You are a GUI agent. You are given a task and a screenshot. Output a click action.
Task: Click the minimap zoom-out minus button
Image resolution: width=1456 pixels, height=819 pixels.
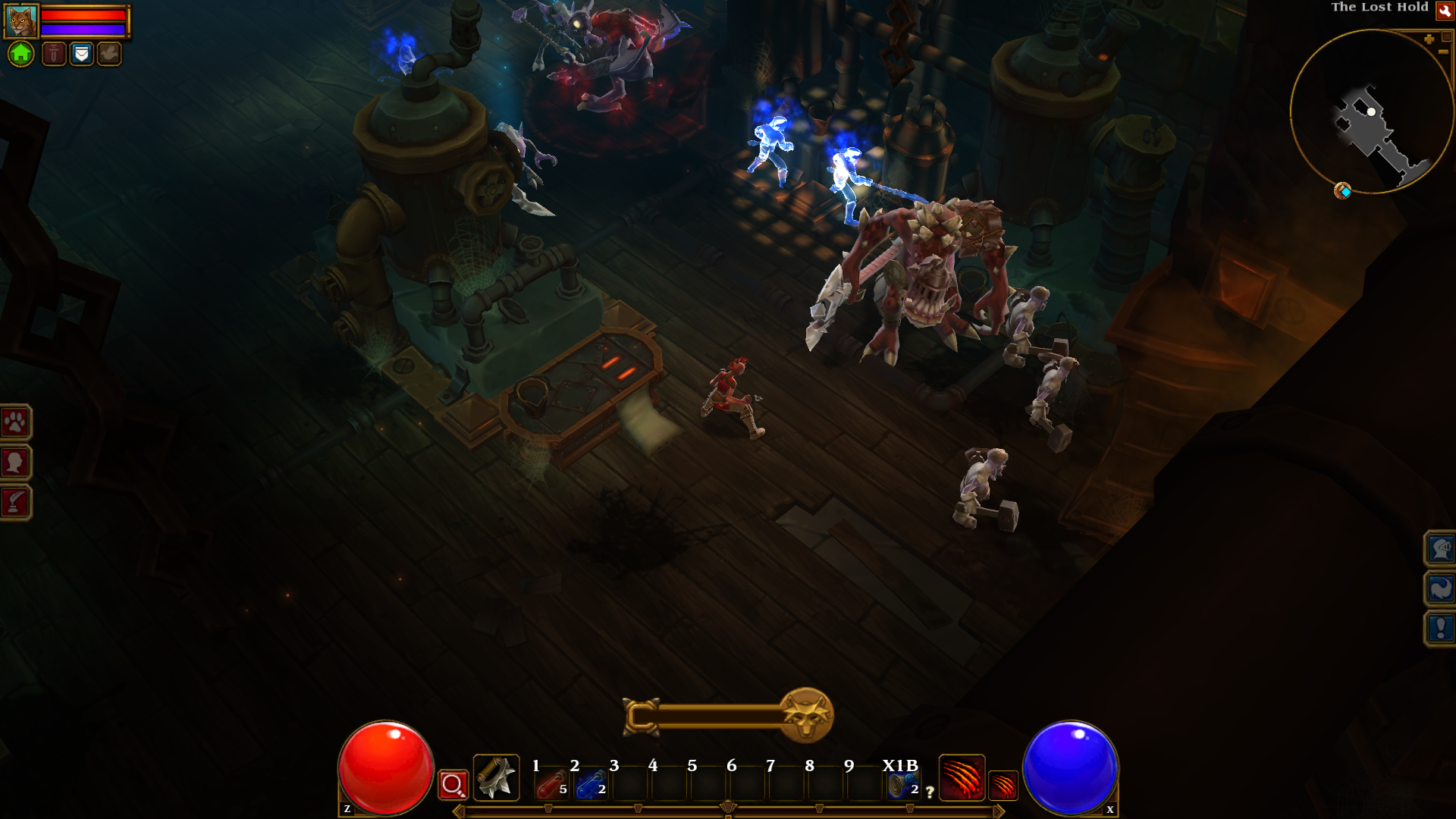[x=1443, y=52]
